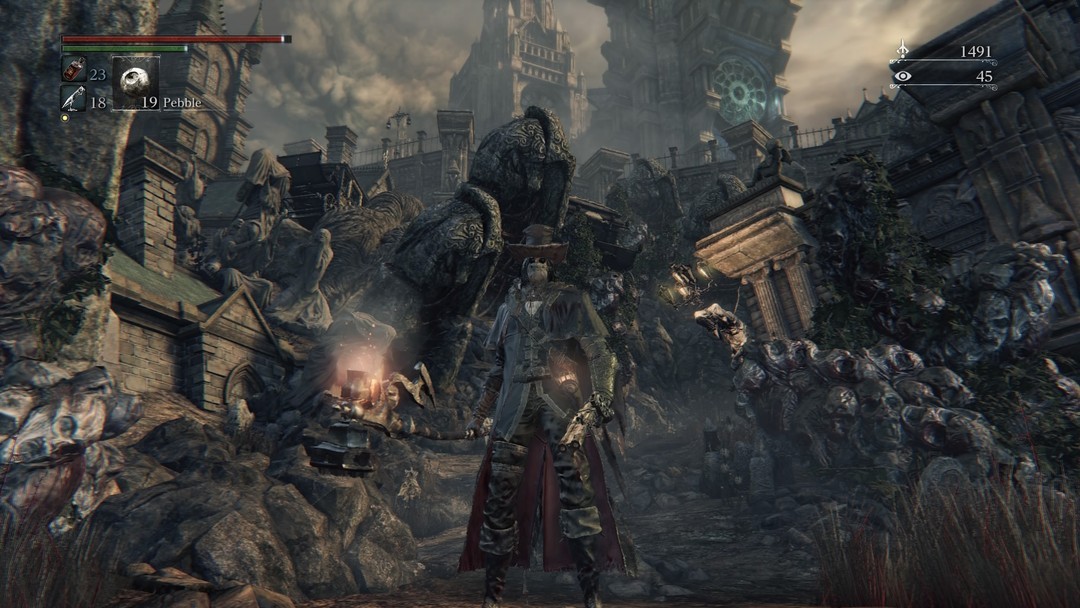
Task: Select the Quicksilver Bullet icon
Action: [73, 98]
